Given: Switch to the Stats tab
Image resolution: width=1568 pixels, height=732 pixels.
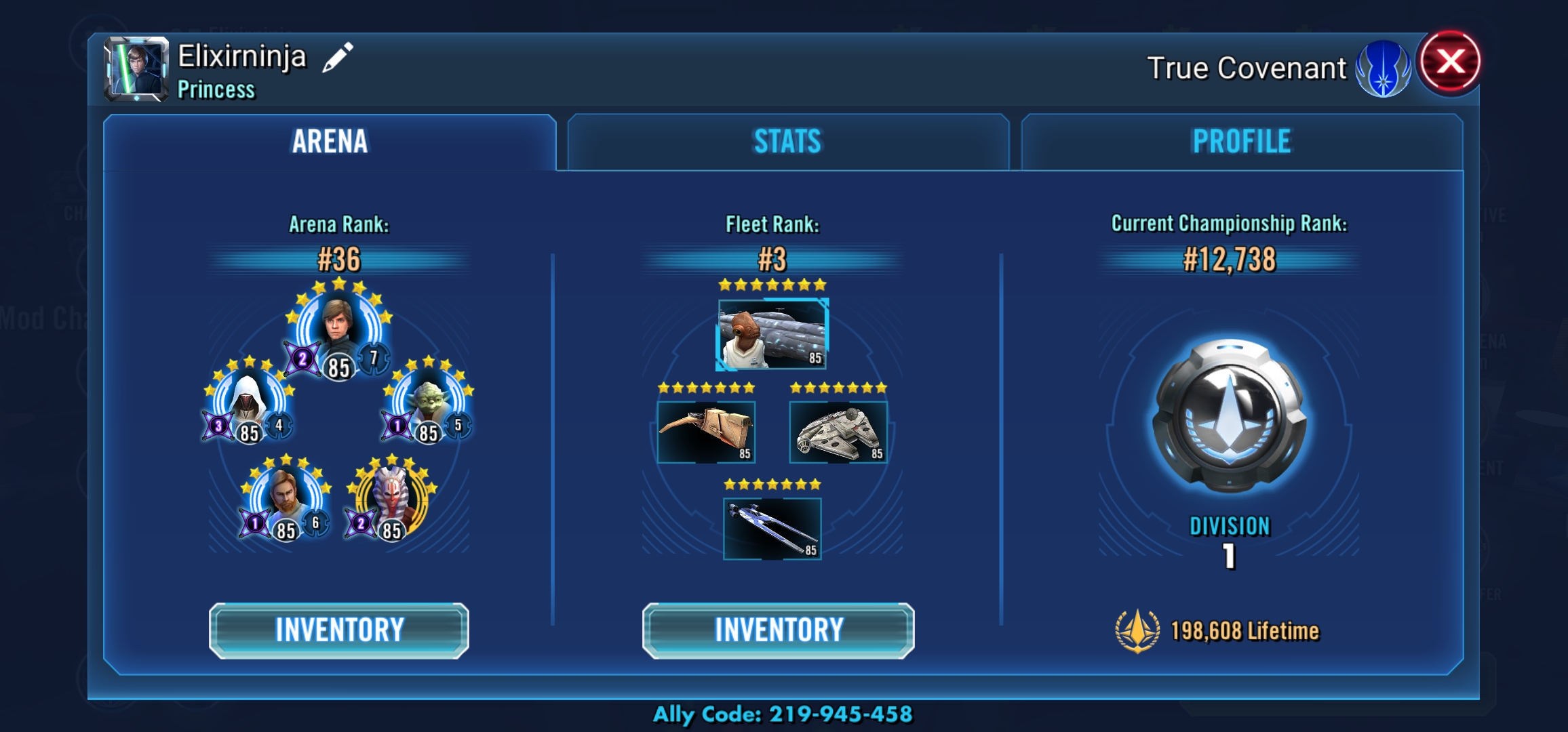Looking at the screenshot, I should 787,142.
